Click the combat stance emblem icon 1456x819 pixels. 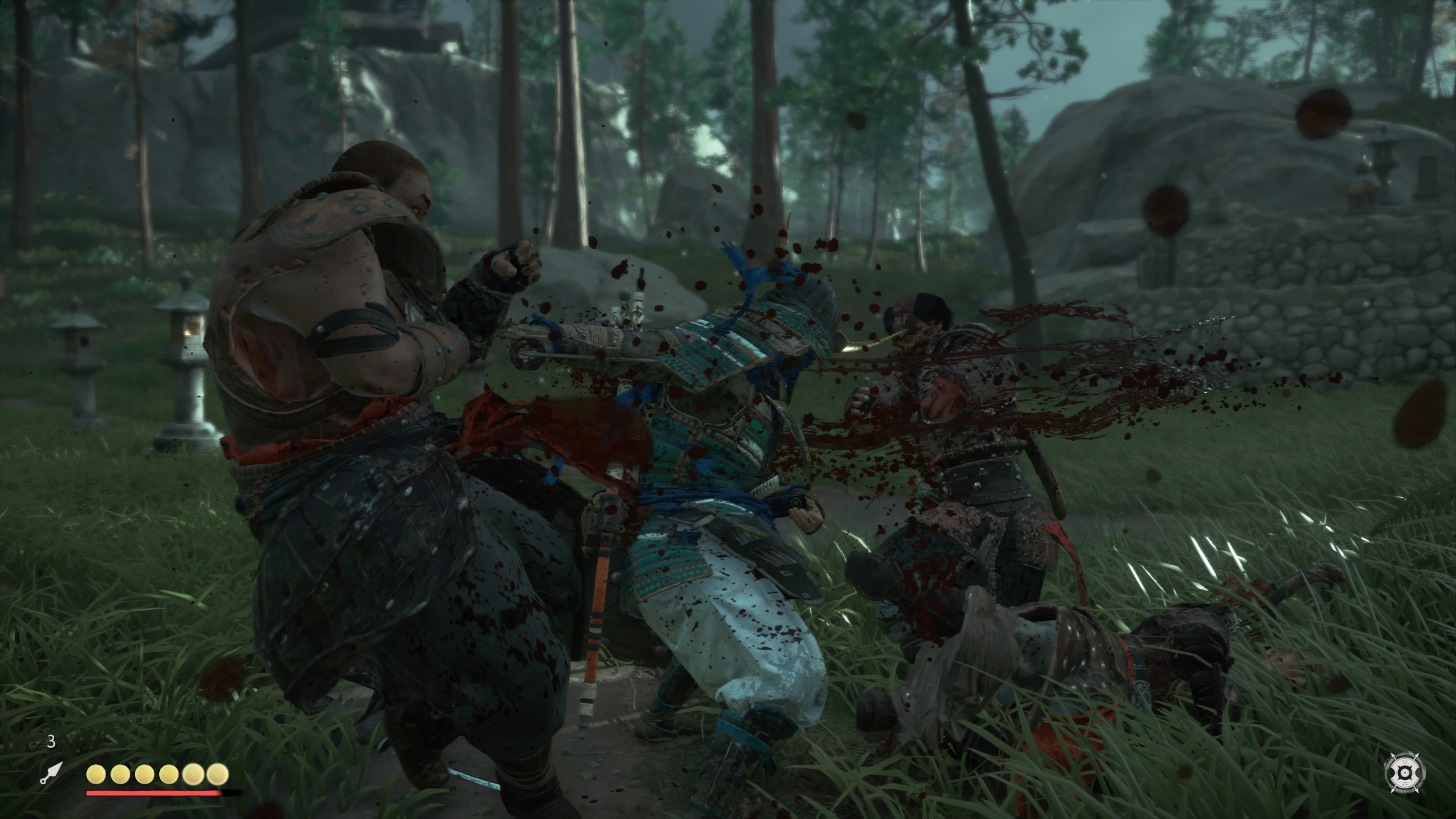click(x=1404, y=772)
